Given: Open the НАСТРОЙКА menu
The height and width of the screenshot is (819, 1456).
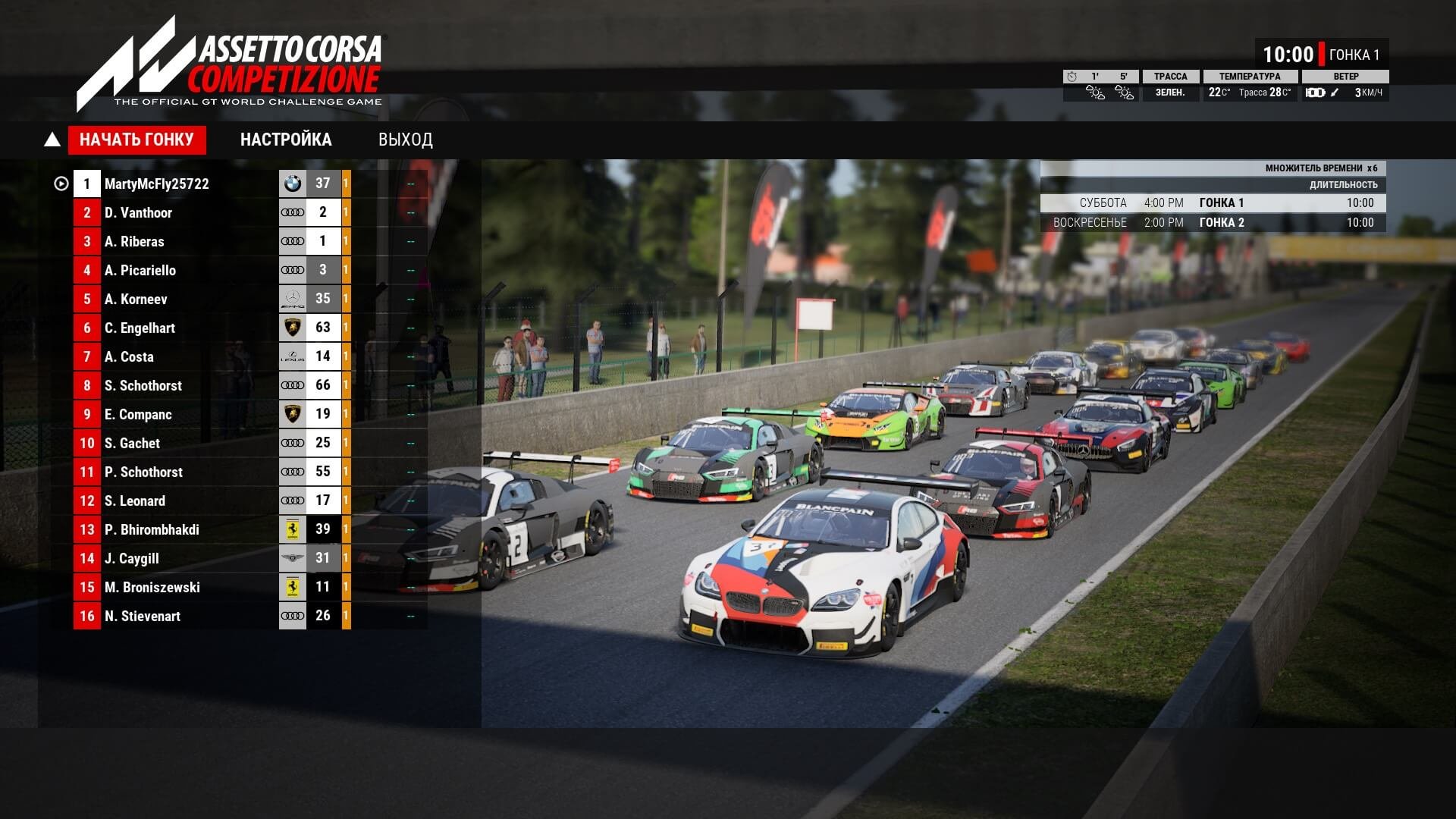Looking at the screenshot, I should click(286, 140).
